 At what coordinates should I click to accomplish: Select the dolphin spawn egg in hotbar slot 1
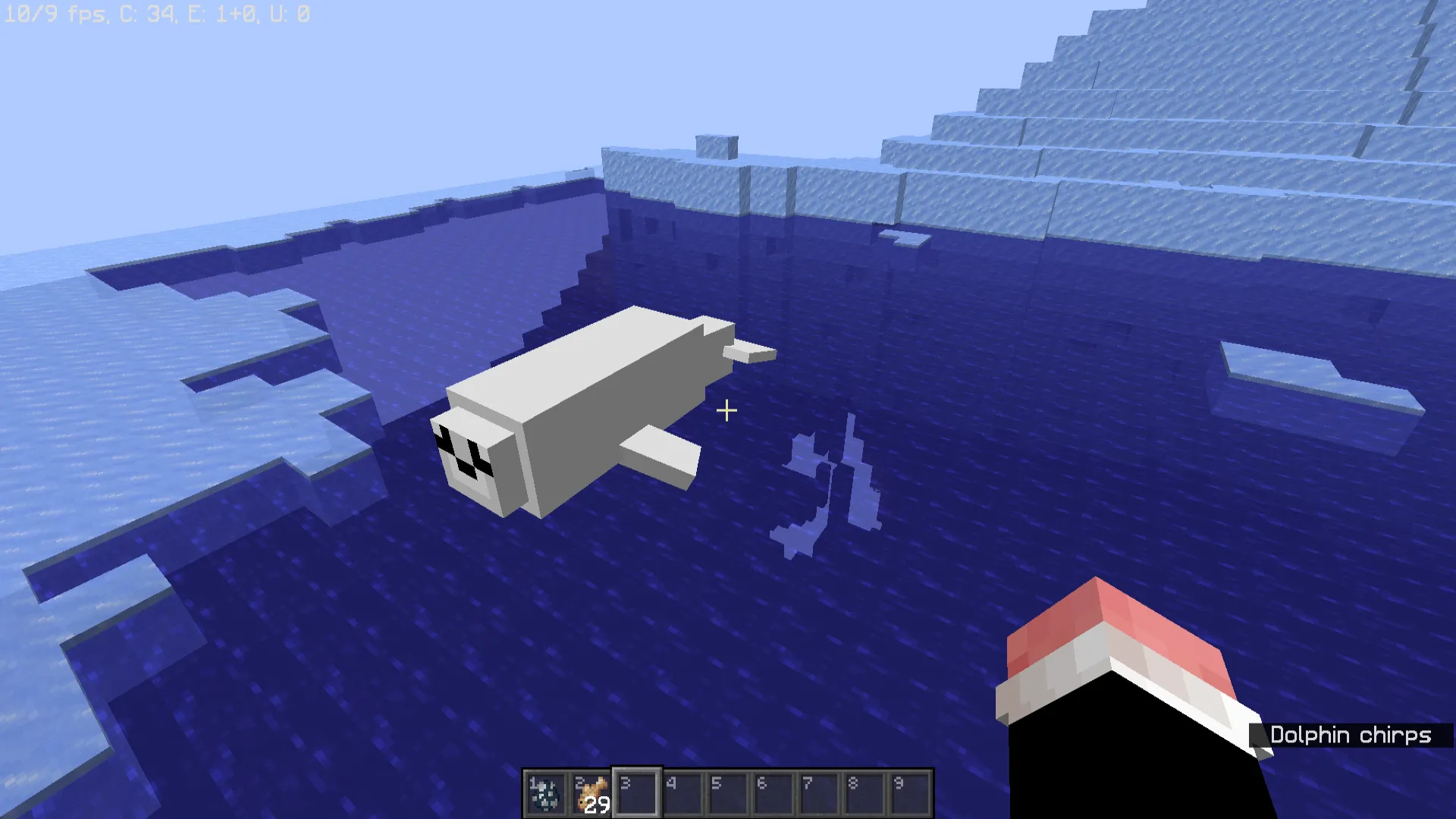click(547, 791)
